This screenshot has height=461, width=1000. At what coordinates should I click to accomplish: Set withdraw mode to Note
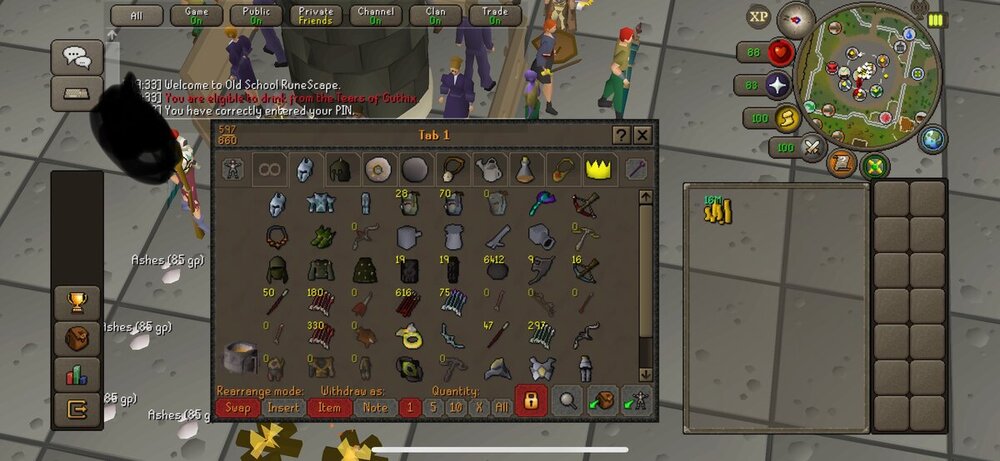(375, 407)
